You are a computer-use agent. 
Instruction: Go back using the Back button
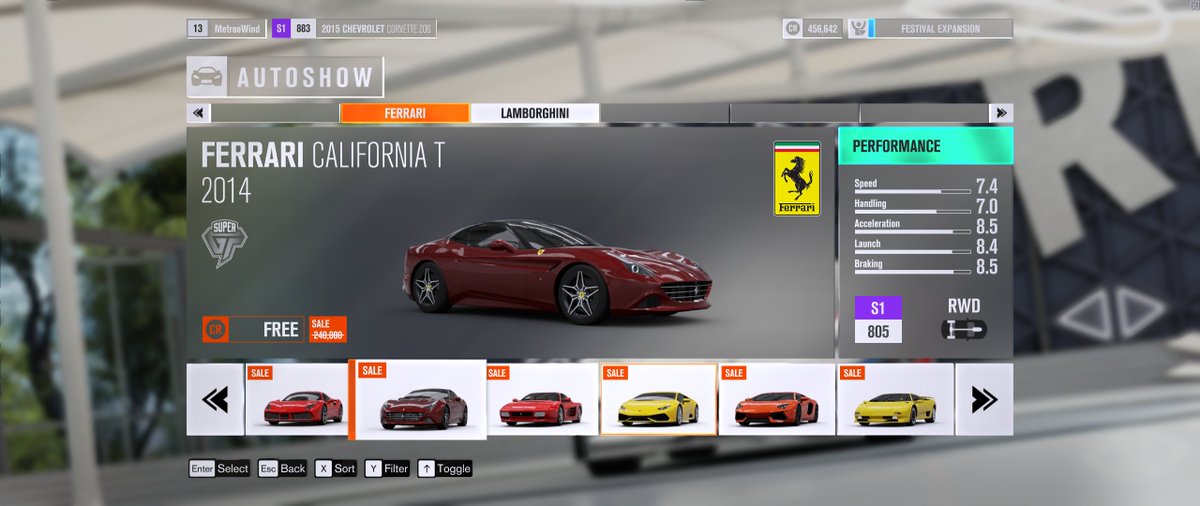282,468
